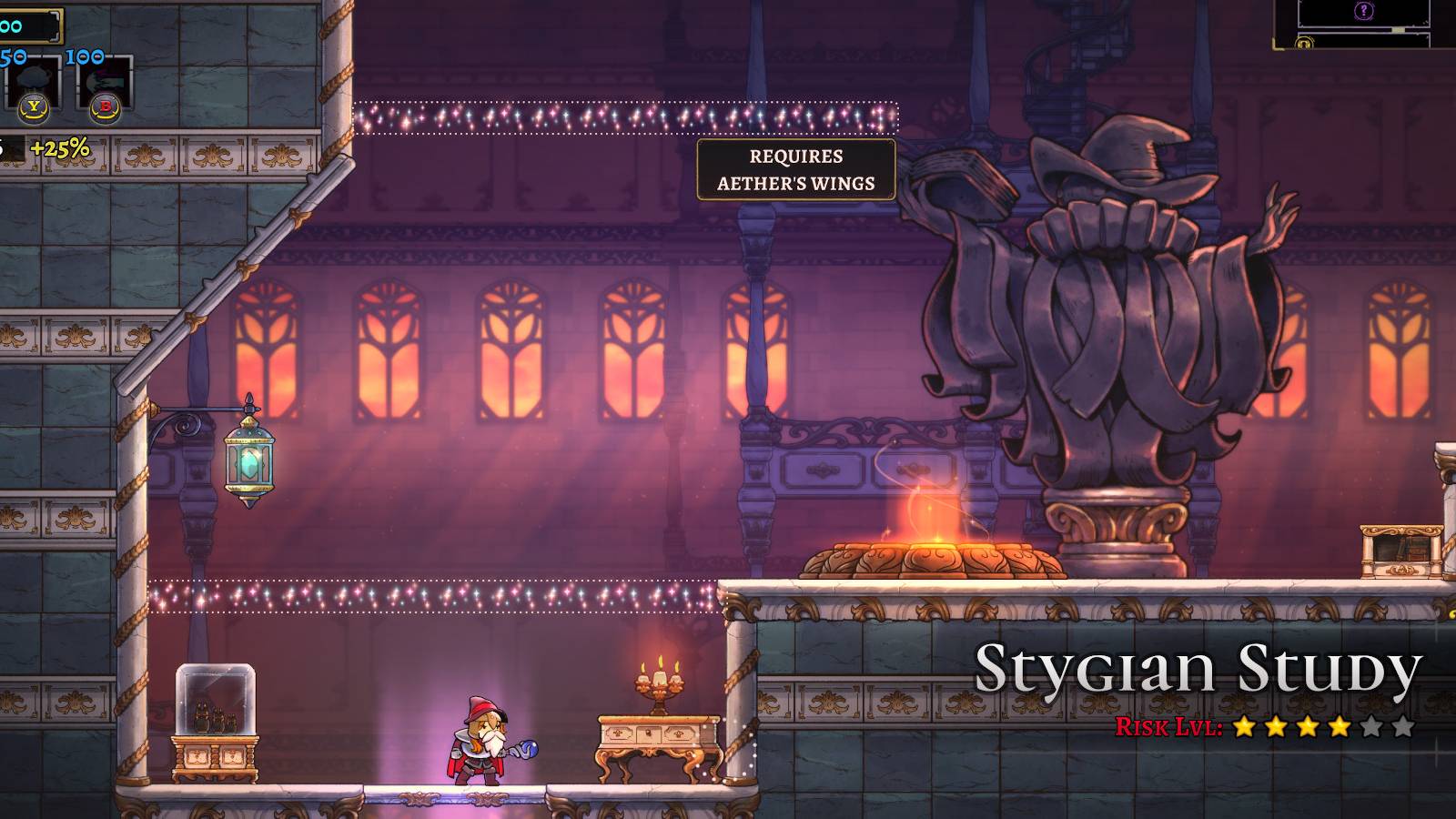Image resolution: width=1456 pixels, height=819 pixels.
Task: Expand the minimap panel
Action: (x=1365, y=25)
